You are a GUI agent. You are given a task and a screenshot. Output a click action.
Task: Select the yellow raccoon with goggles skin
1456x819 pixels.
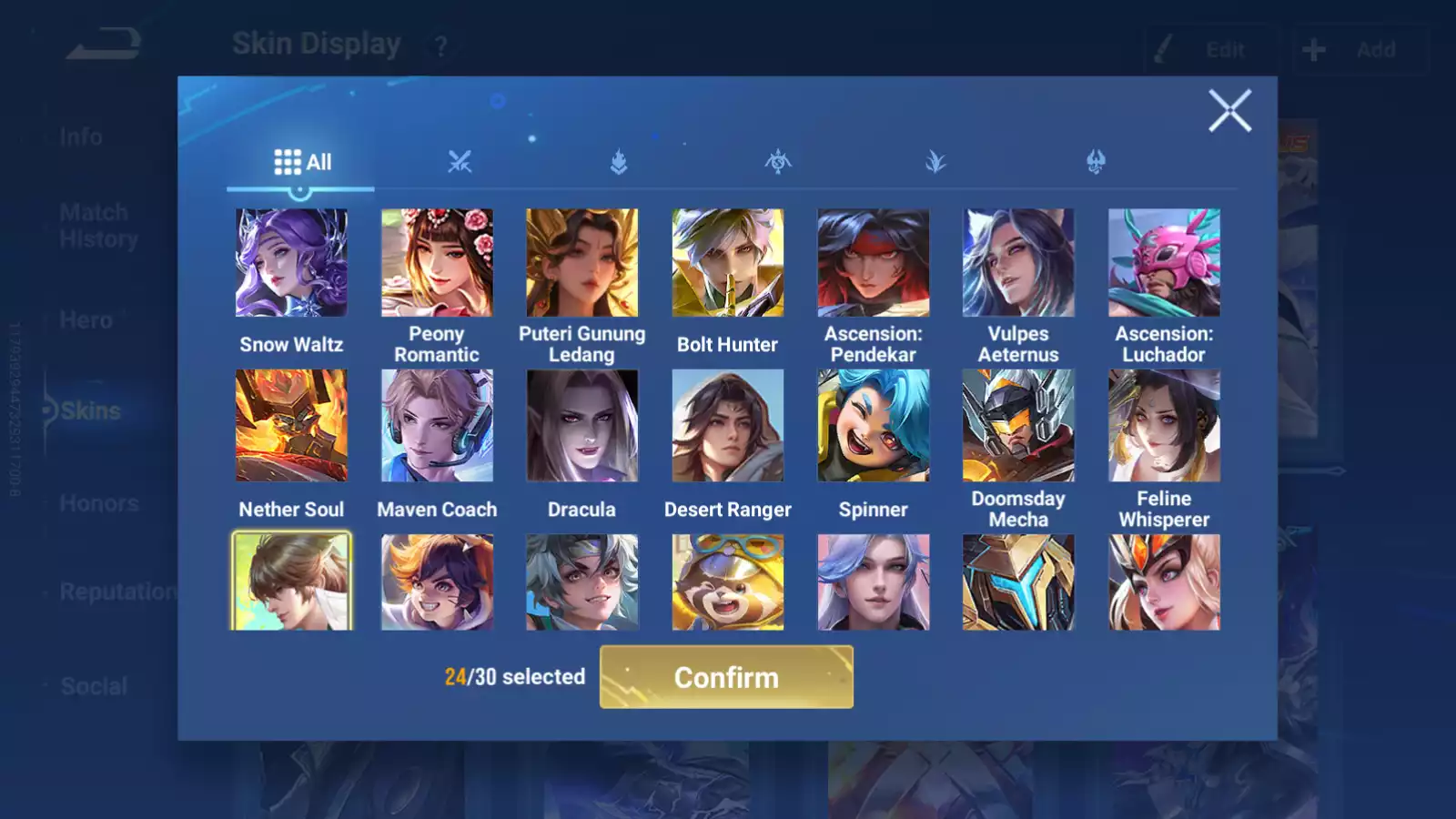pyautogui.click(x=728, y=582)
